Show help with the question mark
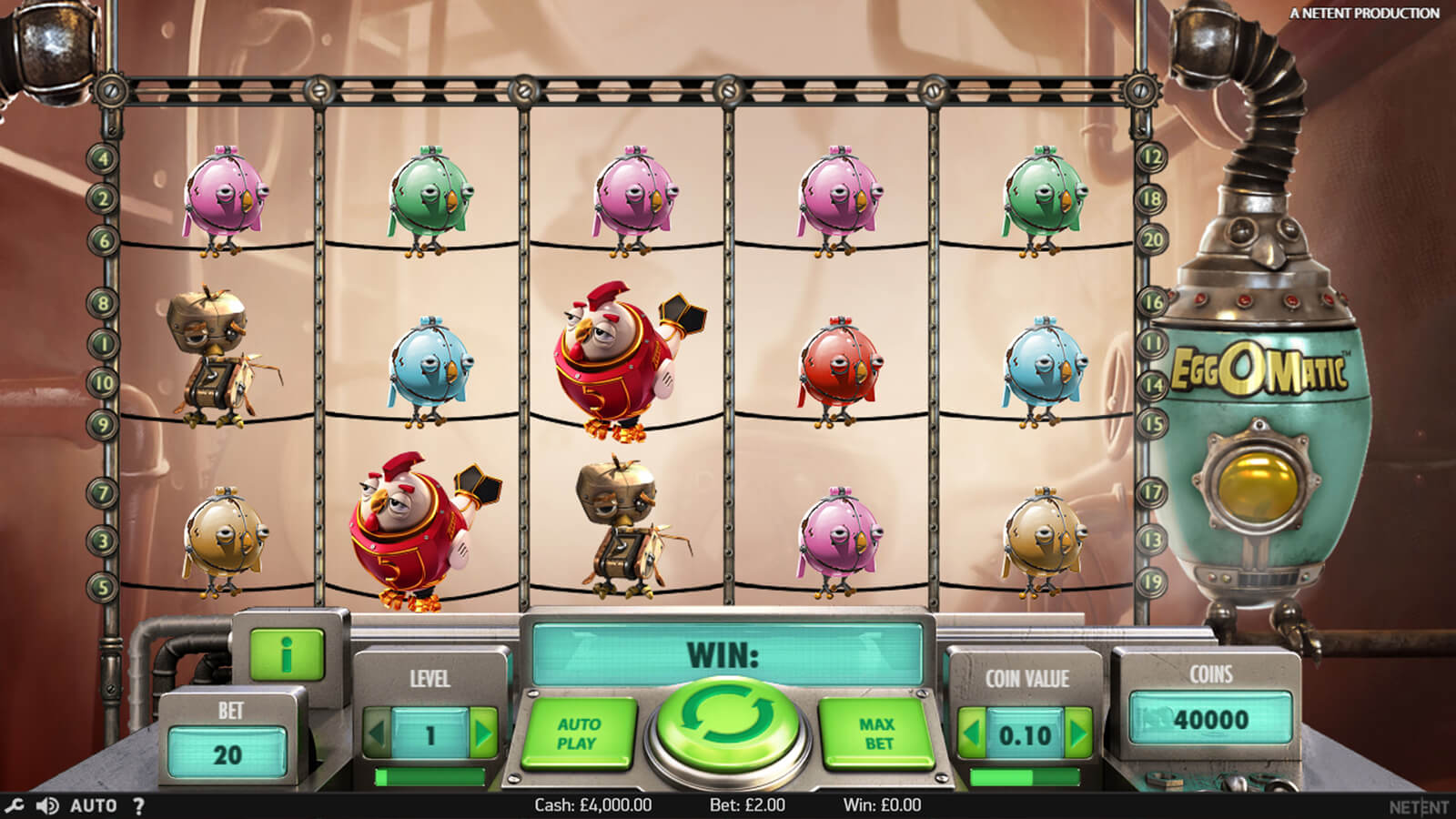The image size is (1456, 819). [138, 805]
